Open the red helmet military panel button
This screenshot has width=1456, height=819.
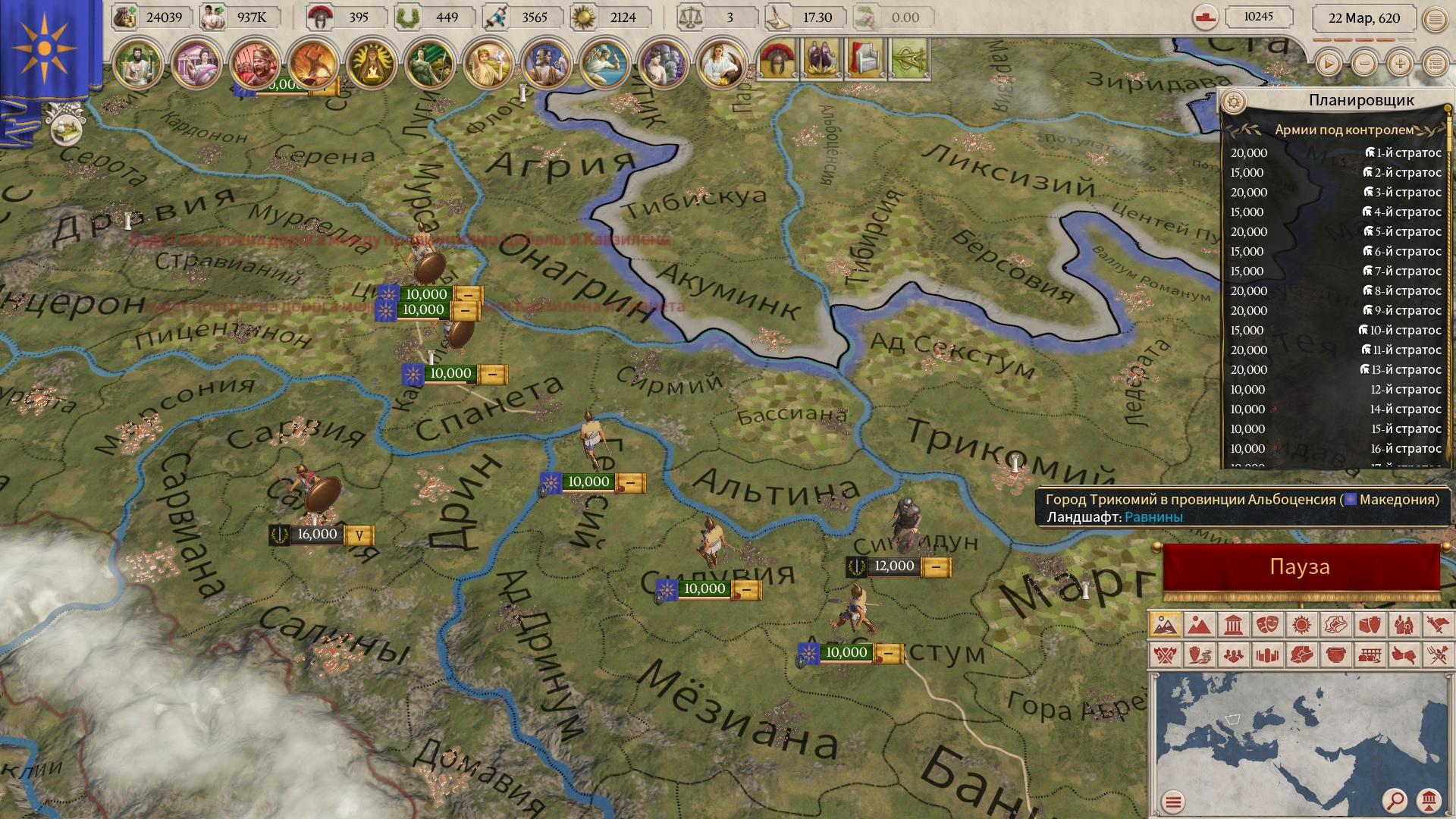[778, 59]
